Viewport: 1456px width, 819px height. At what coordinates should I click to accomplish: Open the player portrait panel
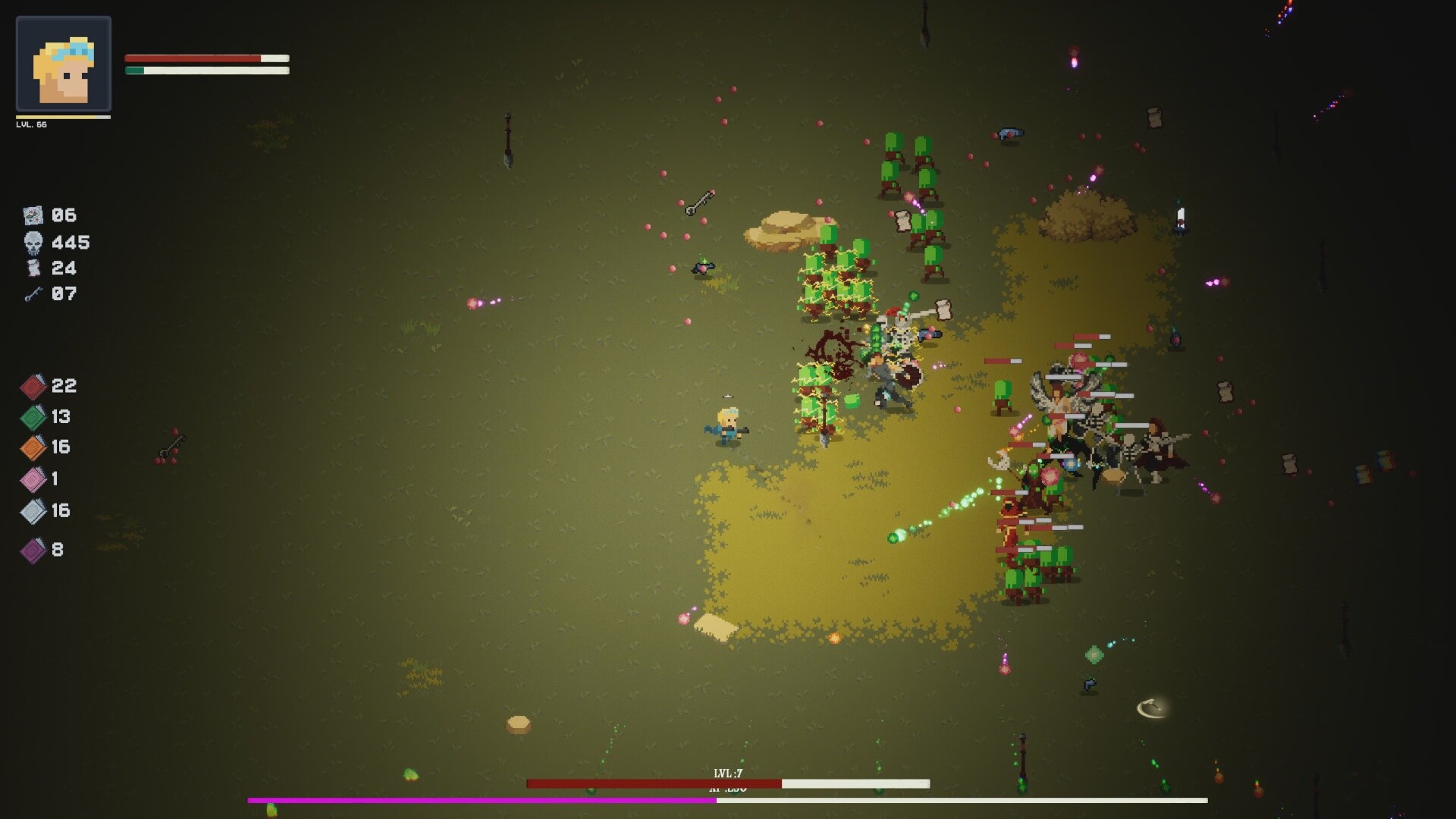pyautogui.click(x=64, y=64)
